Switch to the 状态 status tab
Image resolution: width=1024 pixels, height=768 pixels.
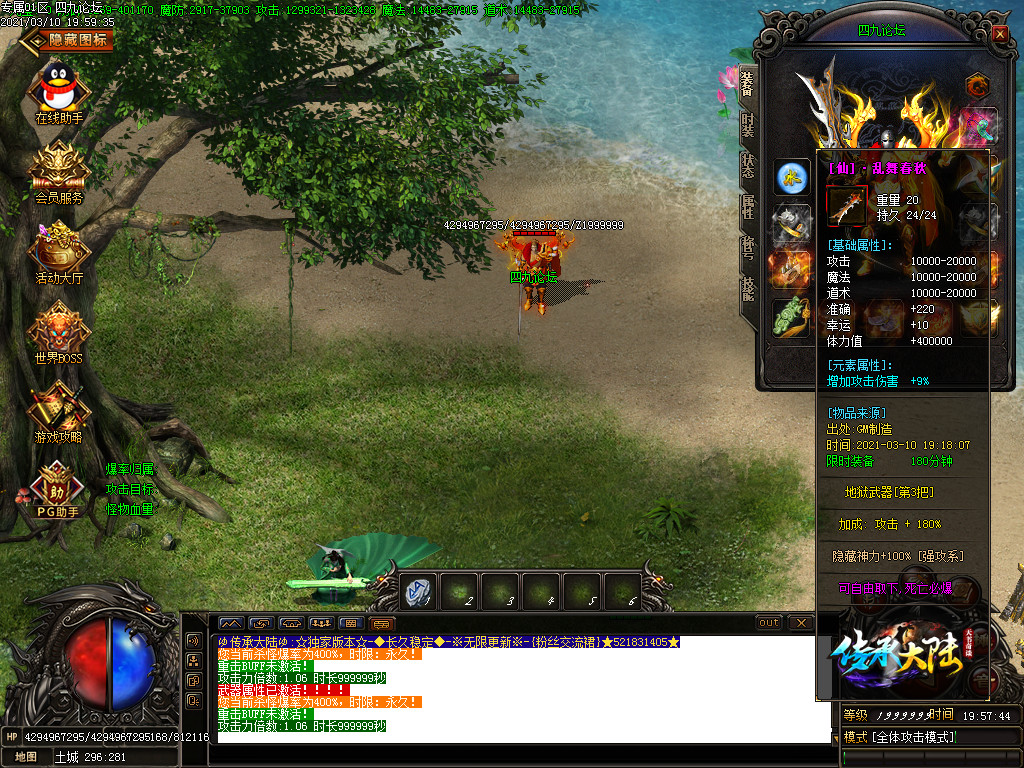coord(747,166)
